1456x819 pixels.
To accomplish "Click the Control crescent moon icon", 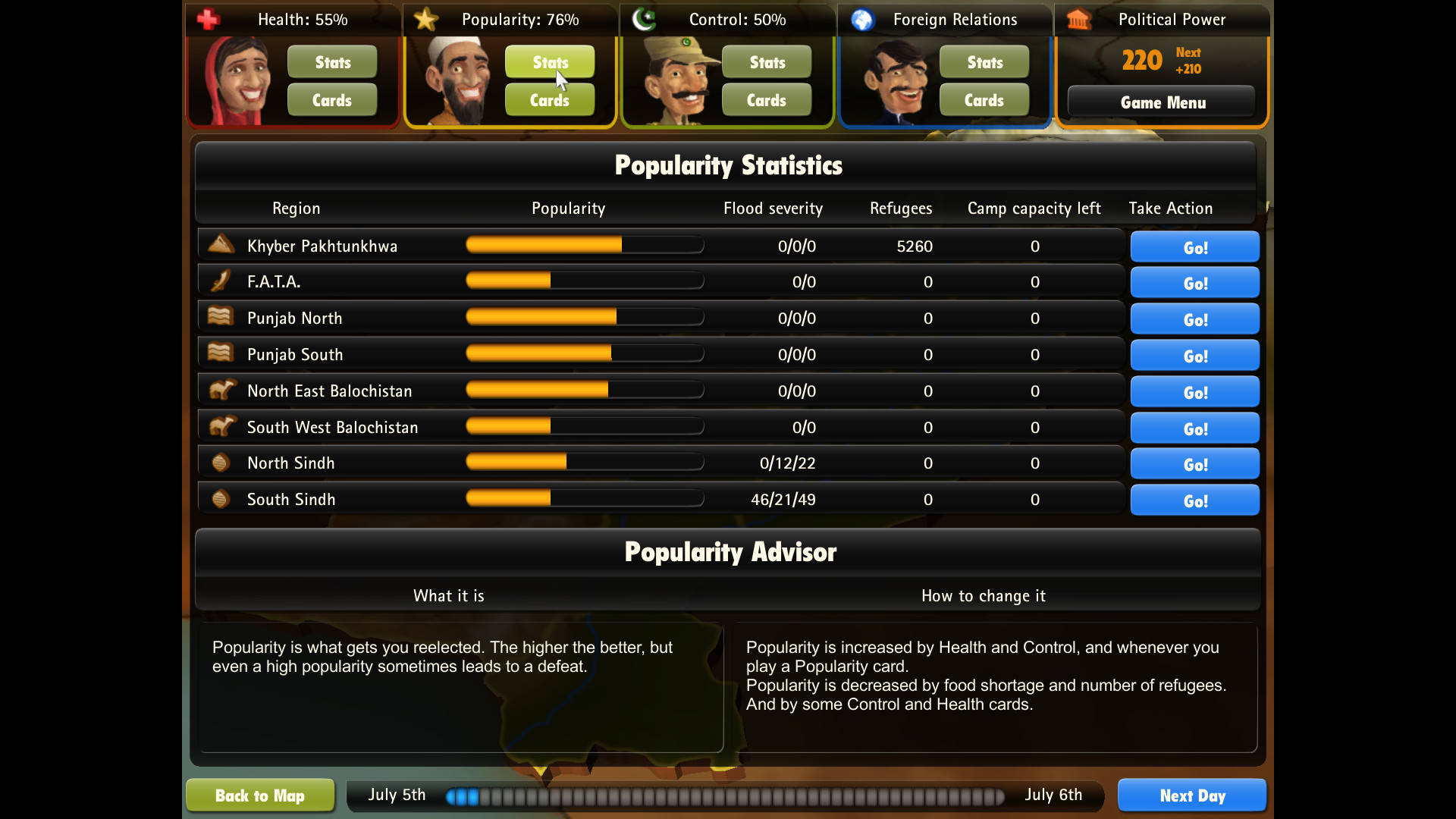I will [643, 19].
